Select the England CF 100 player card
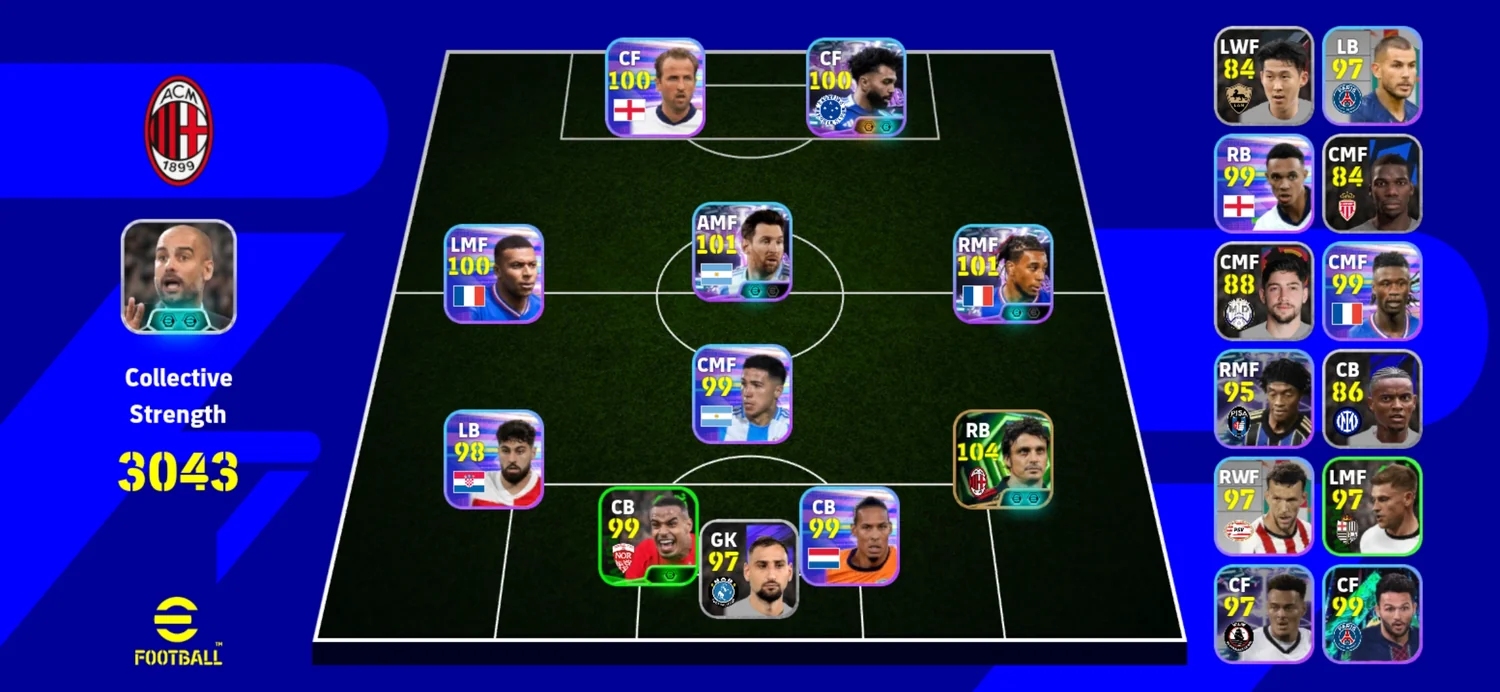The image size is (1500, 692). pos(655,87)
